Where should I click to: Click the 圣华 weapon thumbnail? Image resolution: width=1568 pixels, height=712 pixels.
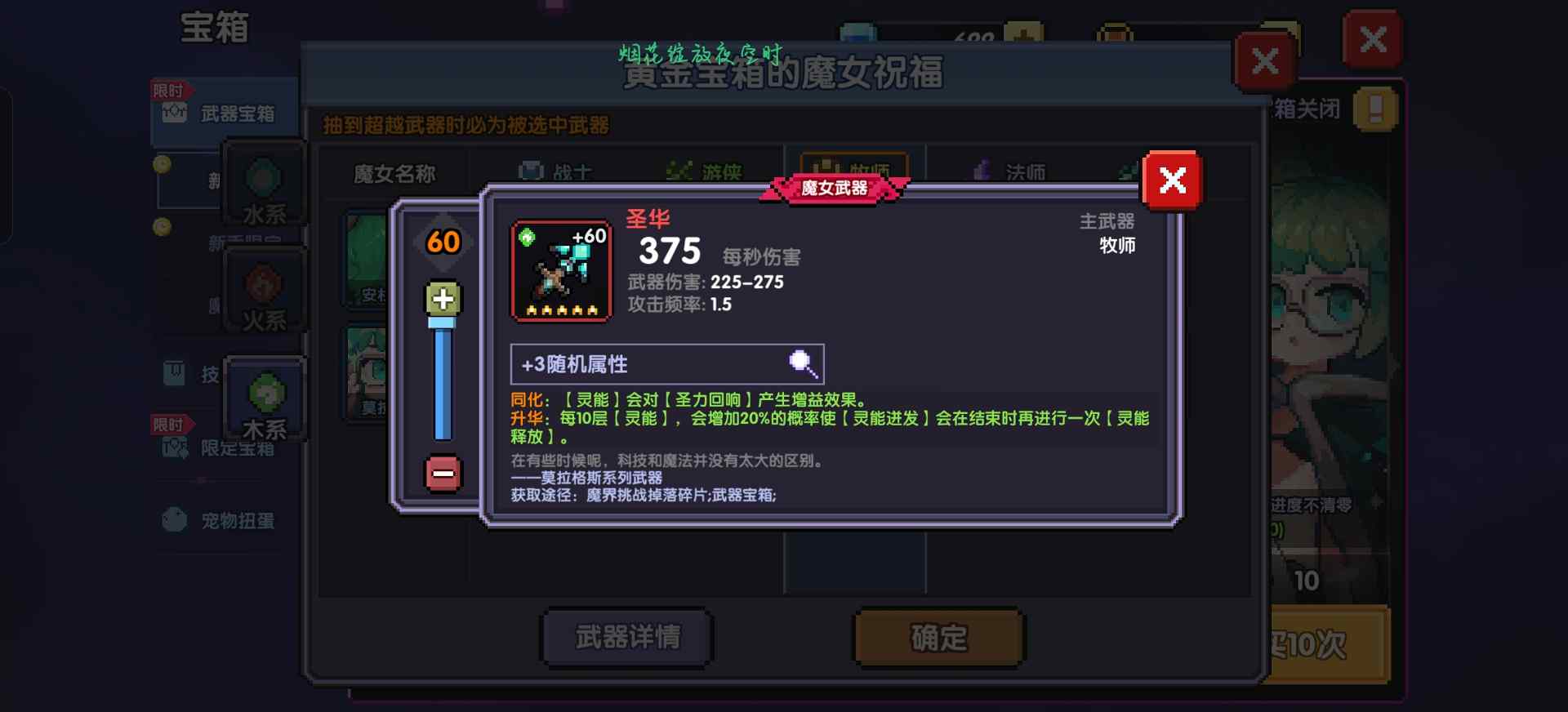tap(560, 269)
